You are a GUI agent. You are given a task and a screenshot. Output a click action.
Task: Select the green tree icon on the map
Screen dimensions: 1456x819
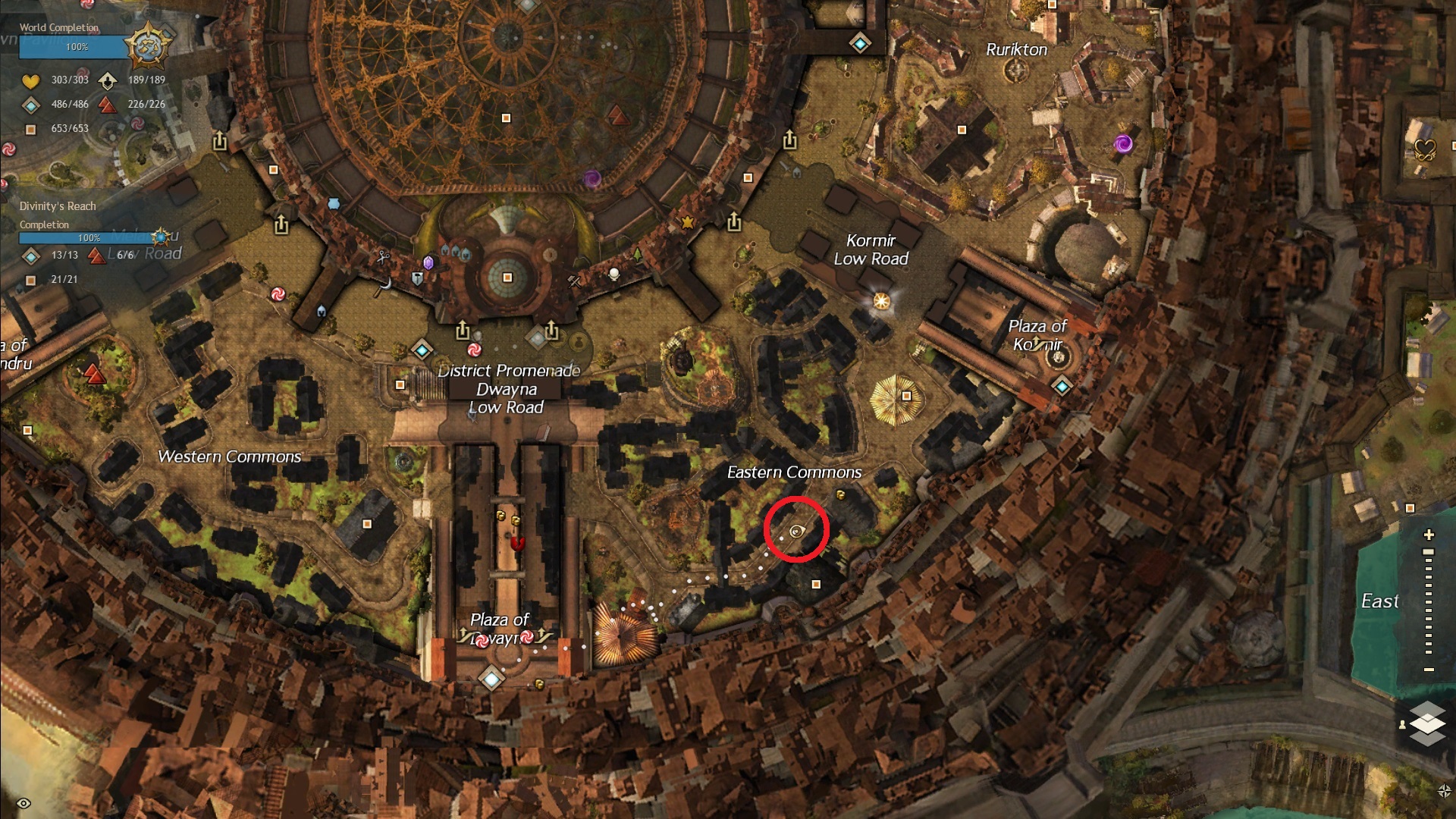(638, 253)
